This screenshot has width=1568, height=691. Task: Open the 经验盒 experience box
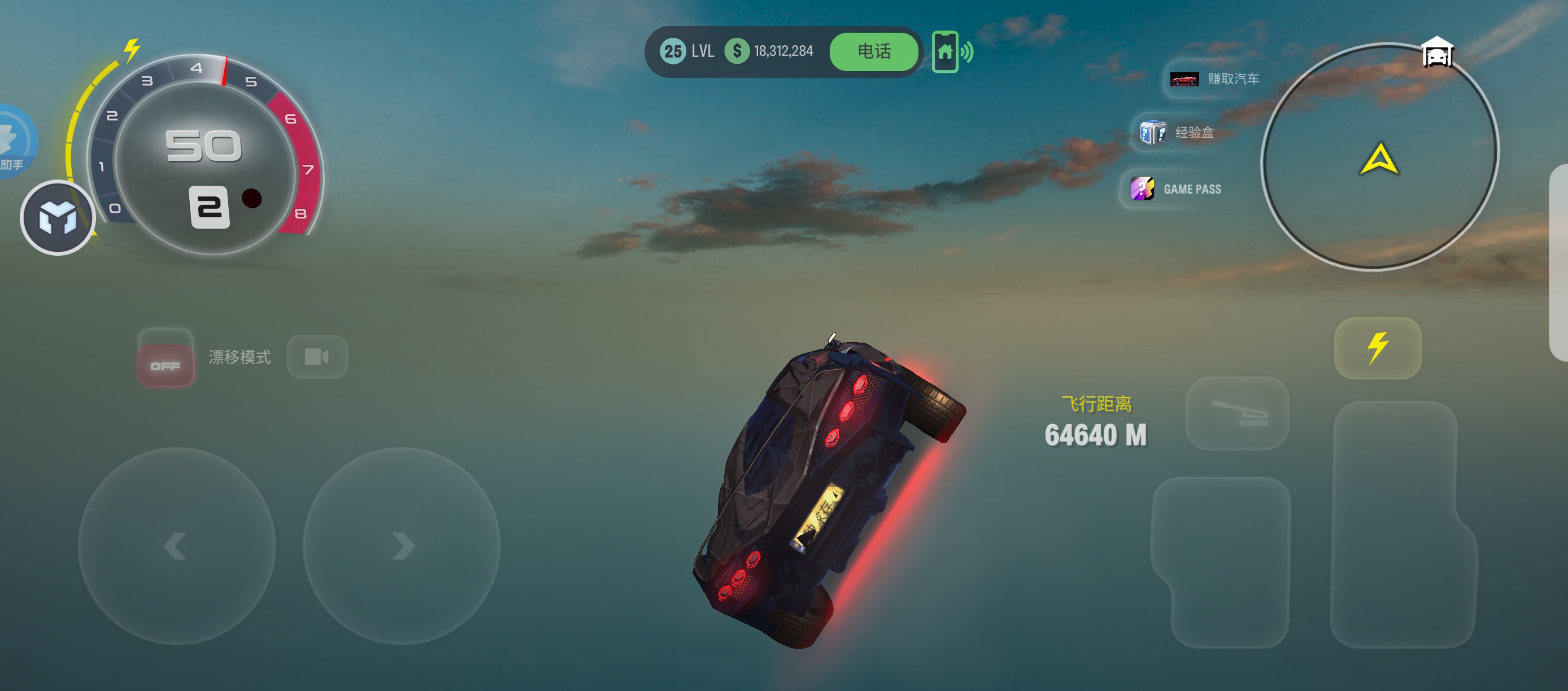[1177, 132]
